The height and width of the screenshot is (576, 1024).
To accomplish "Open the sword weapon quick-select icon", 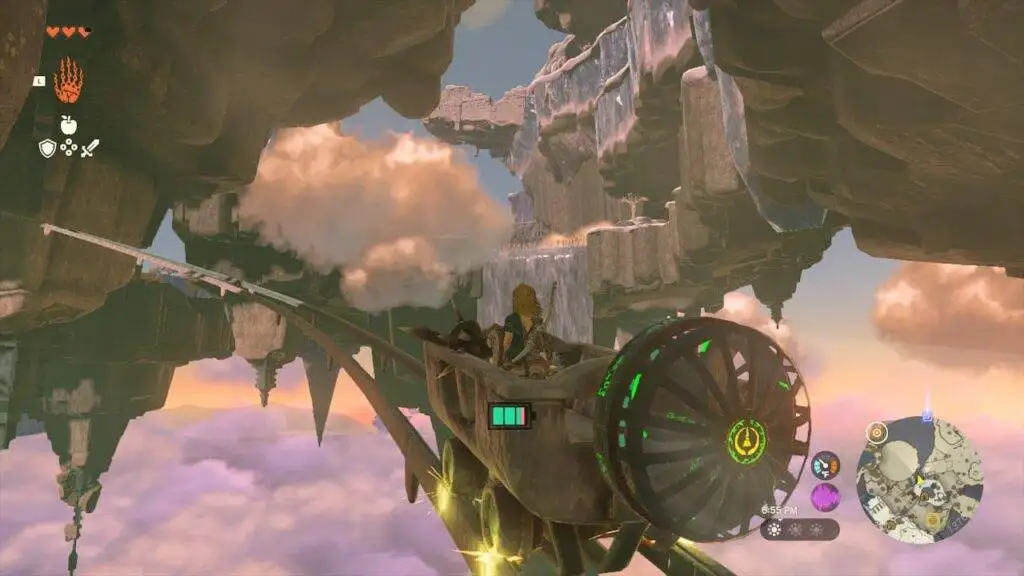I will point(90,148).
